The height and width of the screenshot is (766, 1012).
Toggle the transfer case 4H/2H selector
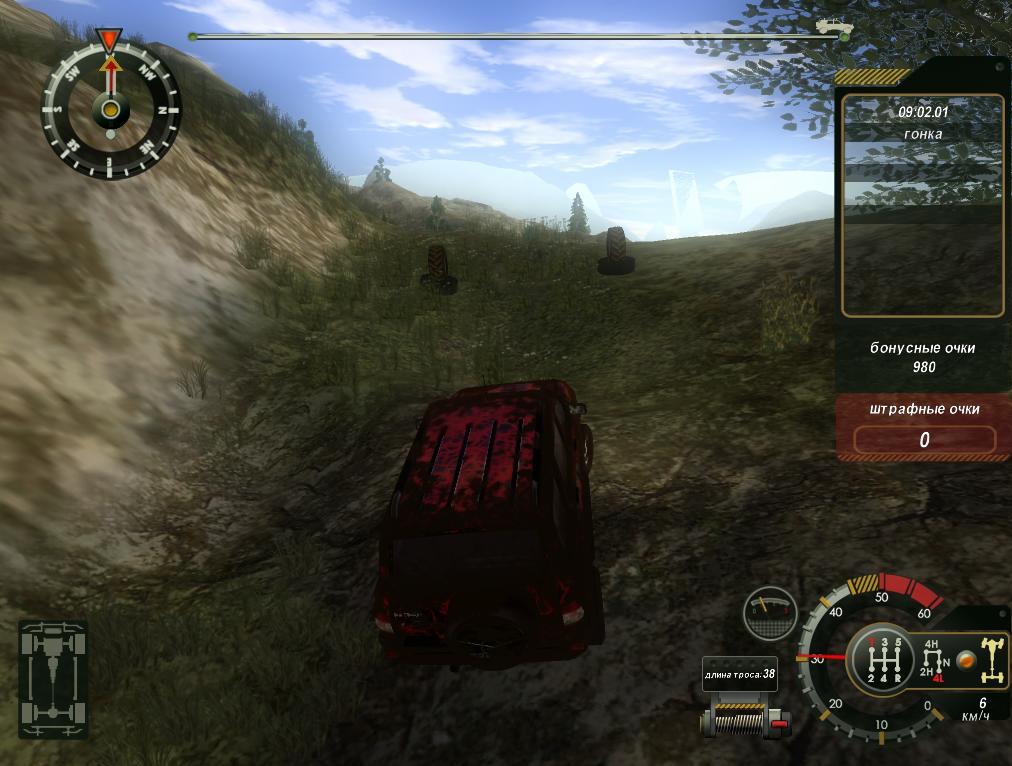tap(934, 661)
